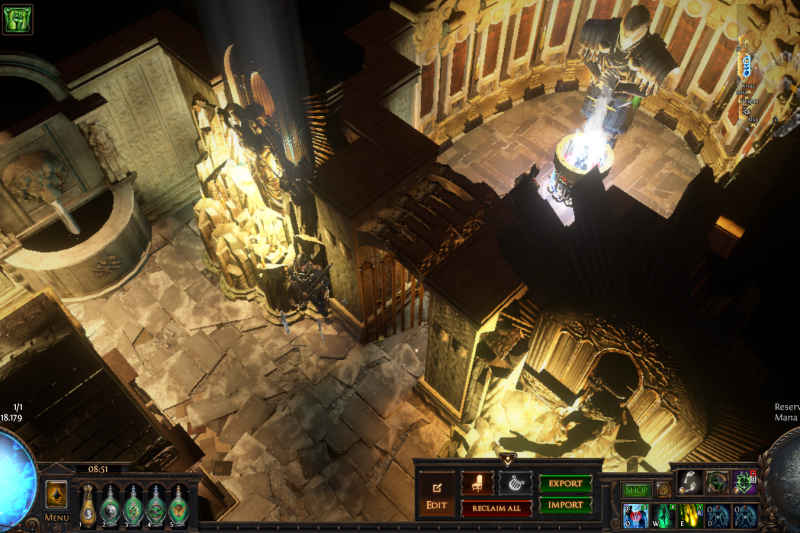Open the chair decorations icon
This screenshot has width=800, height=533.
coord(477,483)
